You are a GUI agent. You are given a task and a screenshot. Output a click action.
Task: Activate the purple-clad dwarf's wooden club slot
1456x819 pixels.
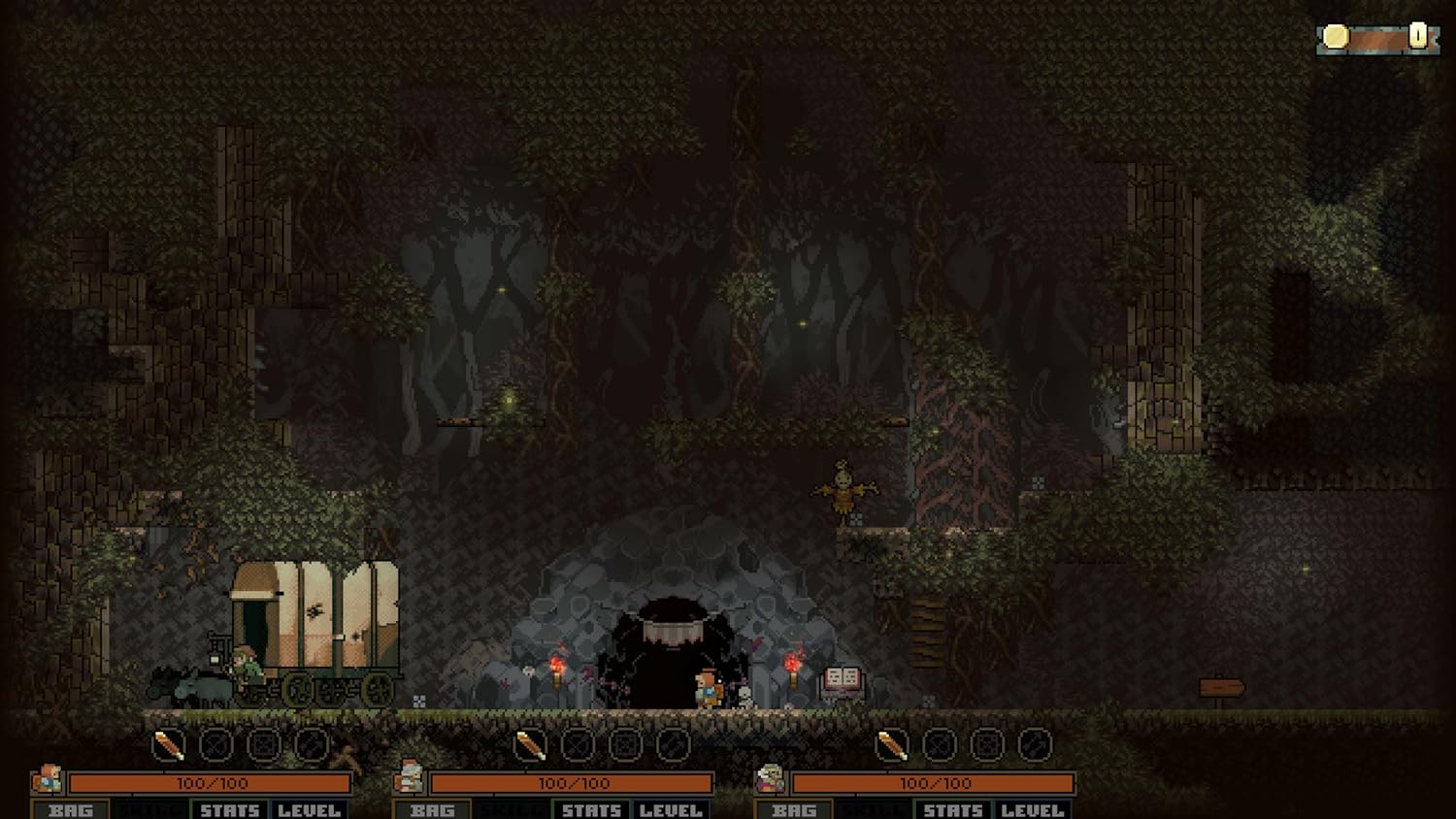[x=892, y=745]
